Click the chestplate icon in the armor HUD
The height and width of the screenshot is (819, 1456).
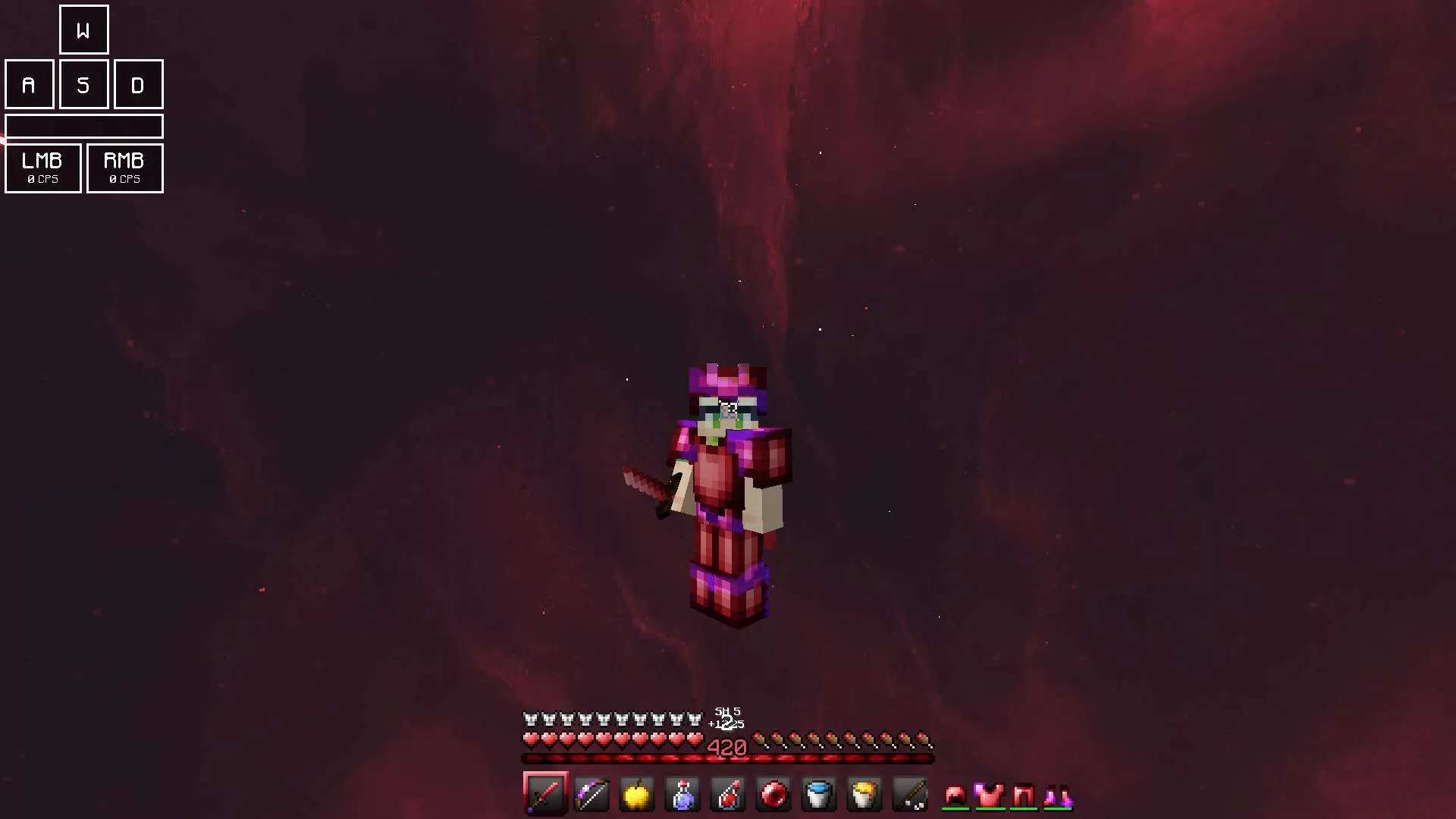pos(987,795)
